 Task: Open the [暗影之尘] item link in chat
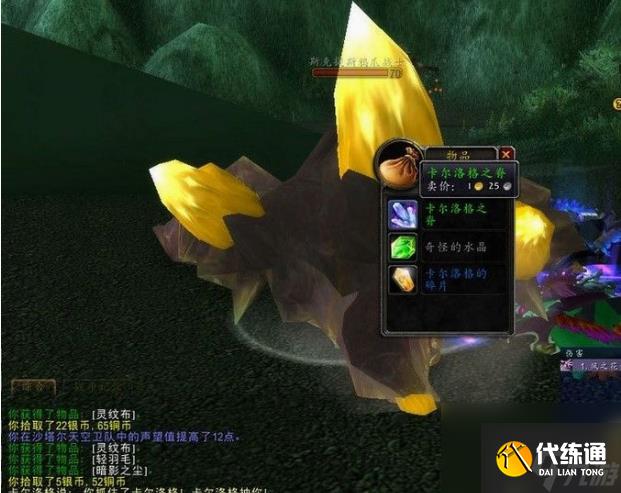(x=117, y=468)
